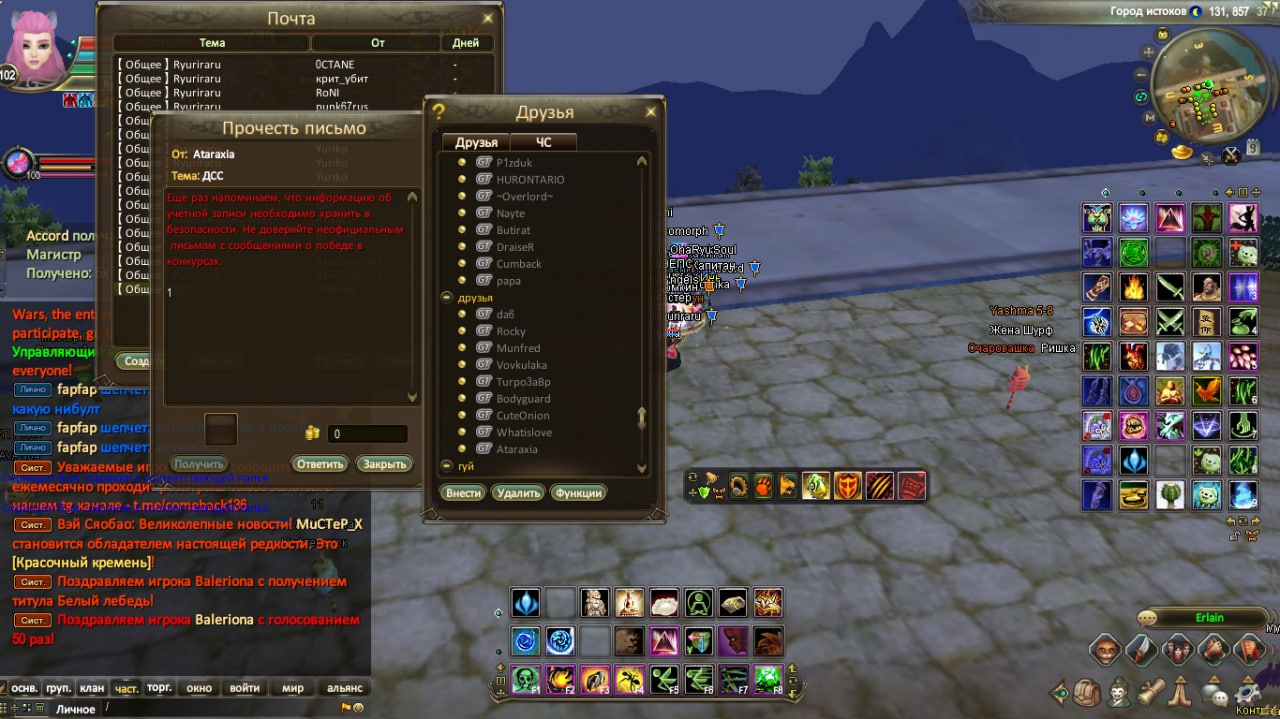Click the Внести add friend button

click(463, 493)
